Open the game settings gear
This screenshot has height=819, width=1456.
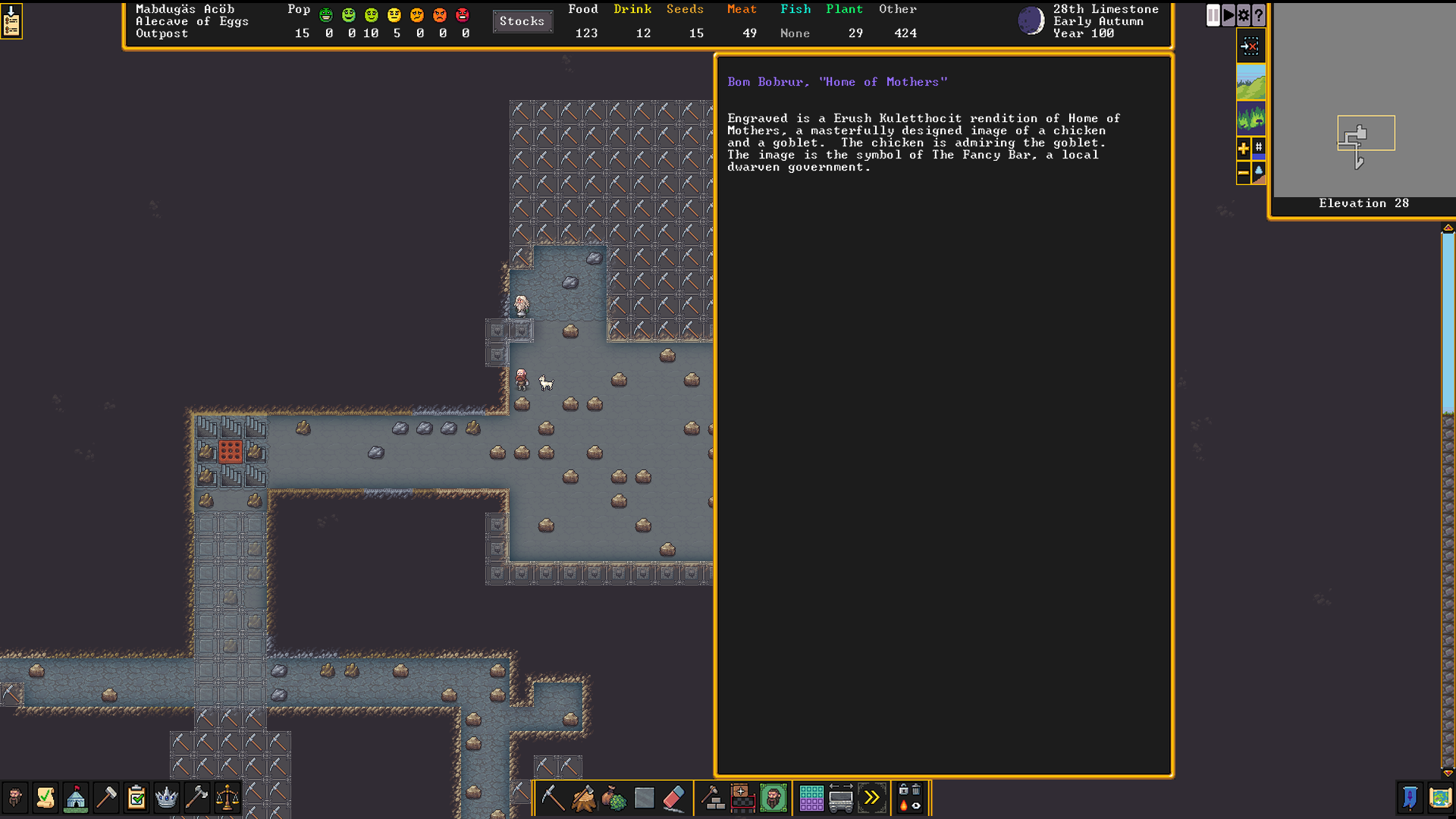click(1243, 15)
